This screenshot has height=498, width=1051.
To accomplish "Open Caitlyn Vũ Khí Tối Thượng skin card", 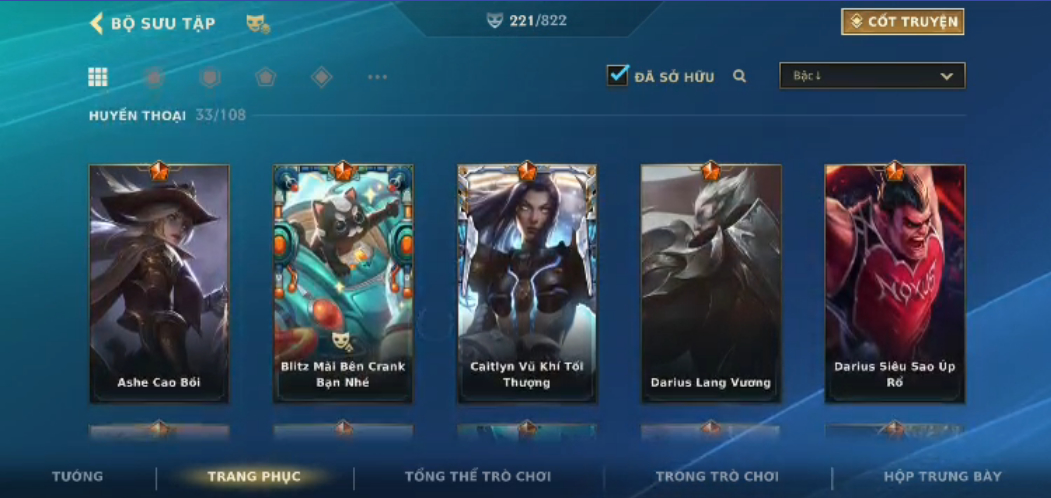I will pyautogui.click(x=527, y=284).
